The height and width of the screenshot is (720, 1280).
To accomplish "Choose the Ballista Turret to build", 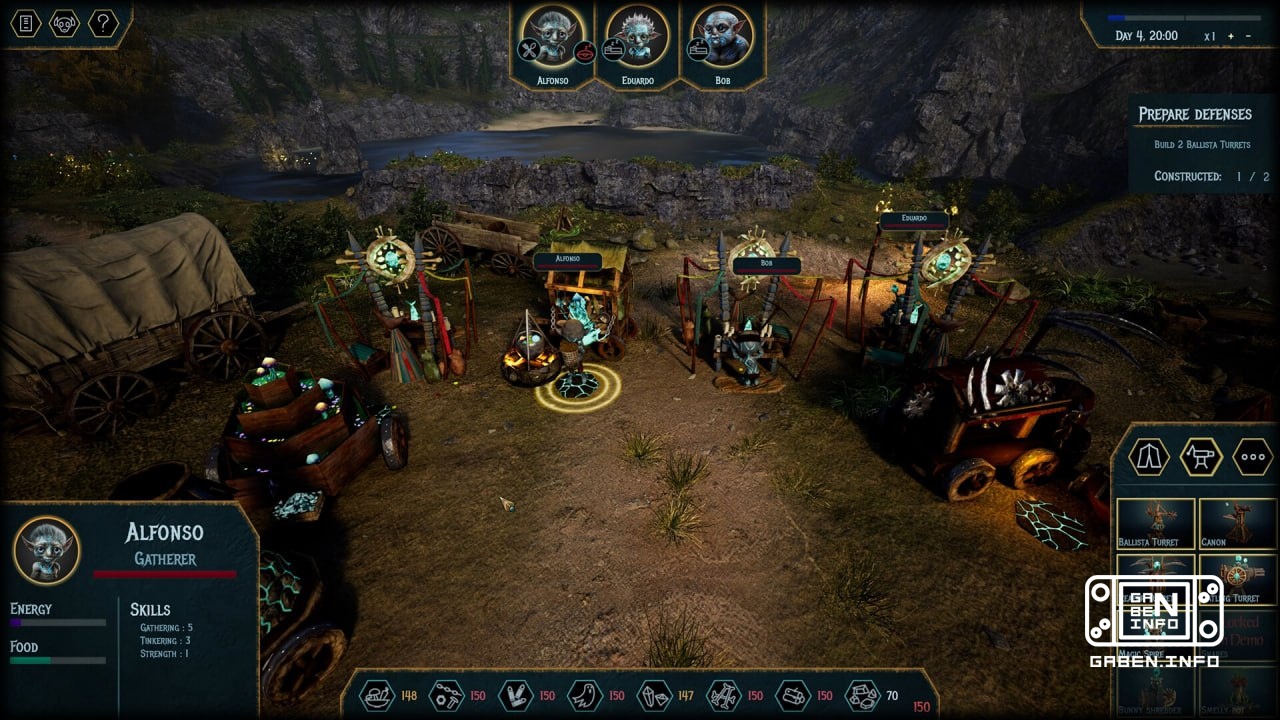I will click(1155, 523).
